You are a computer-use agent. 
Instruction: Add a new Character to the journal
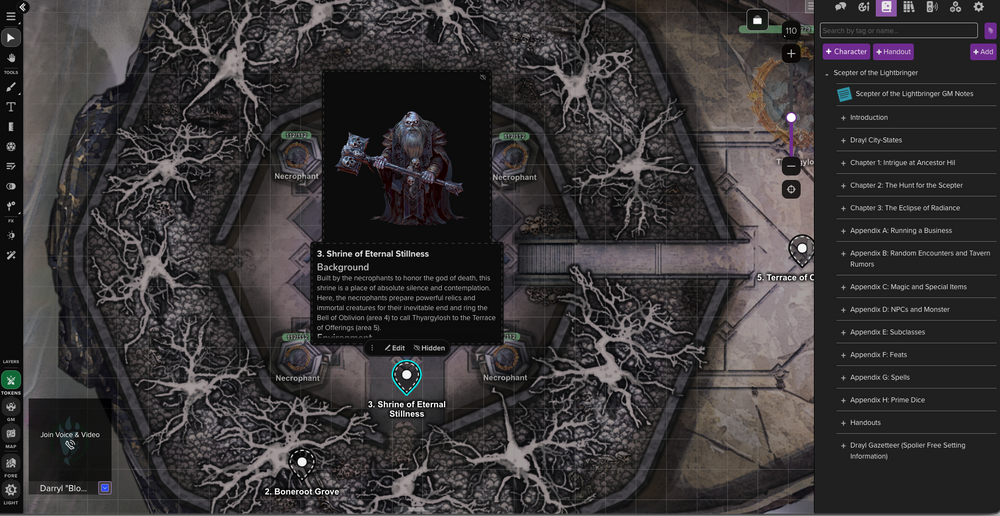tap(846, 52)
